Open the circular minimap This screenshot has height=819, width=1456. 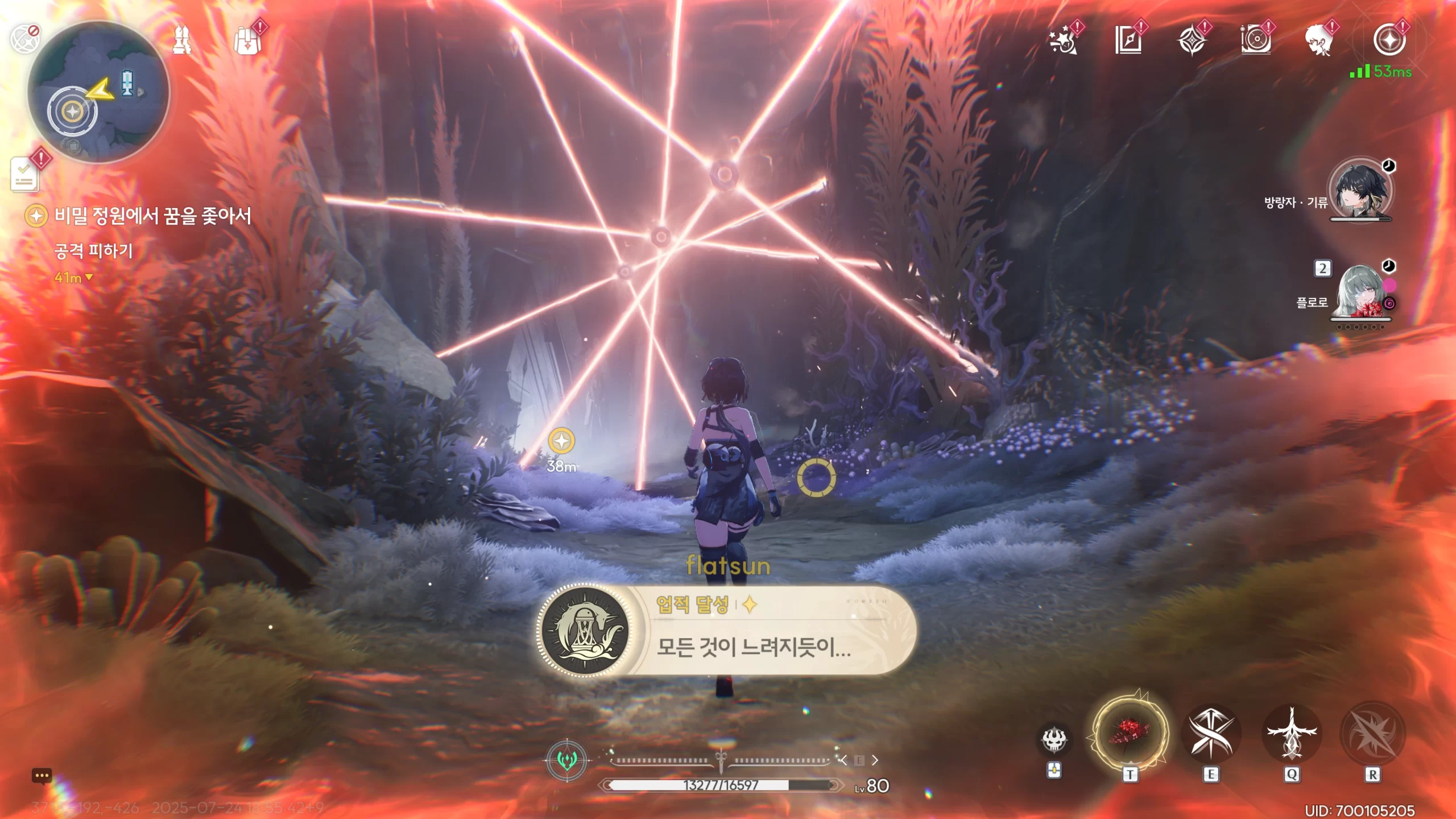coord(98,92)
